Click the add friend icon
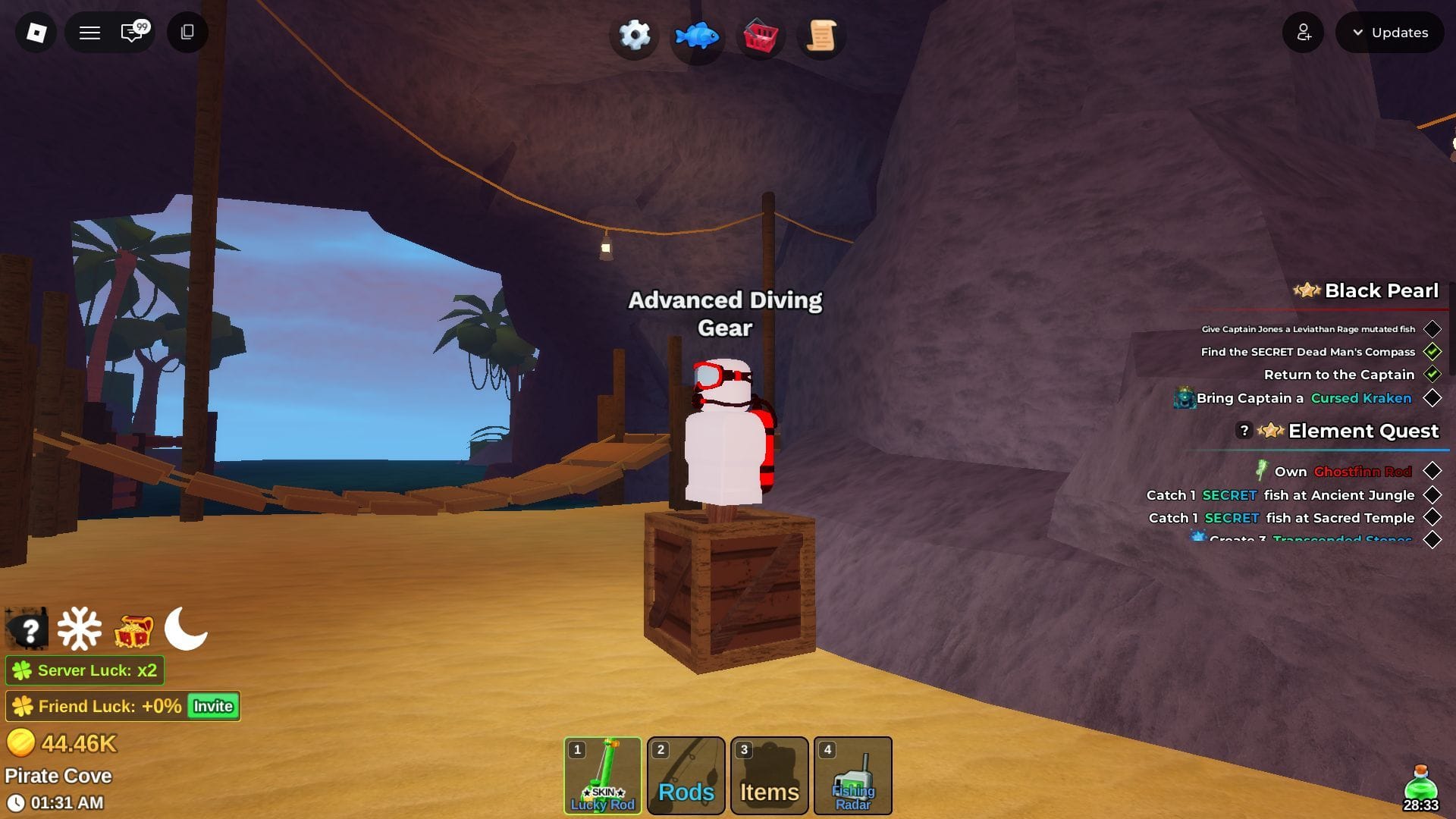Image resolution: width=1456 pixels, height=819 pixels. pyautogui.click(x=1303, y=33)
